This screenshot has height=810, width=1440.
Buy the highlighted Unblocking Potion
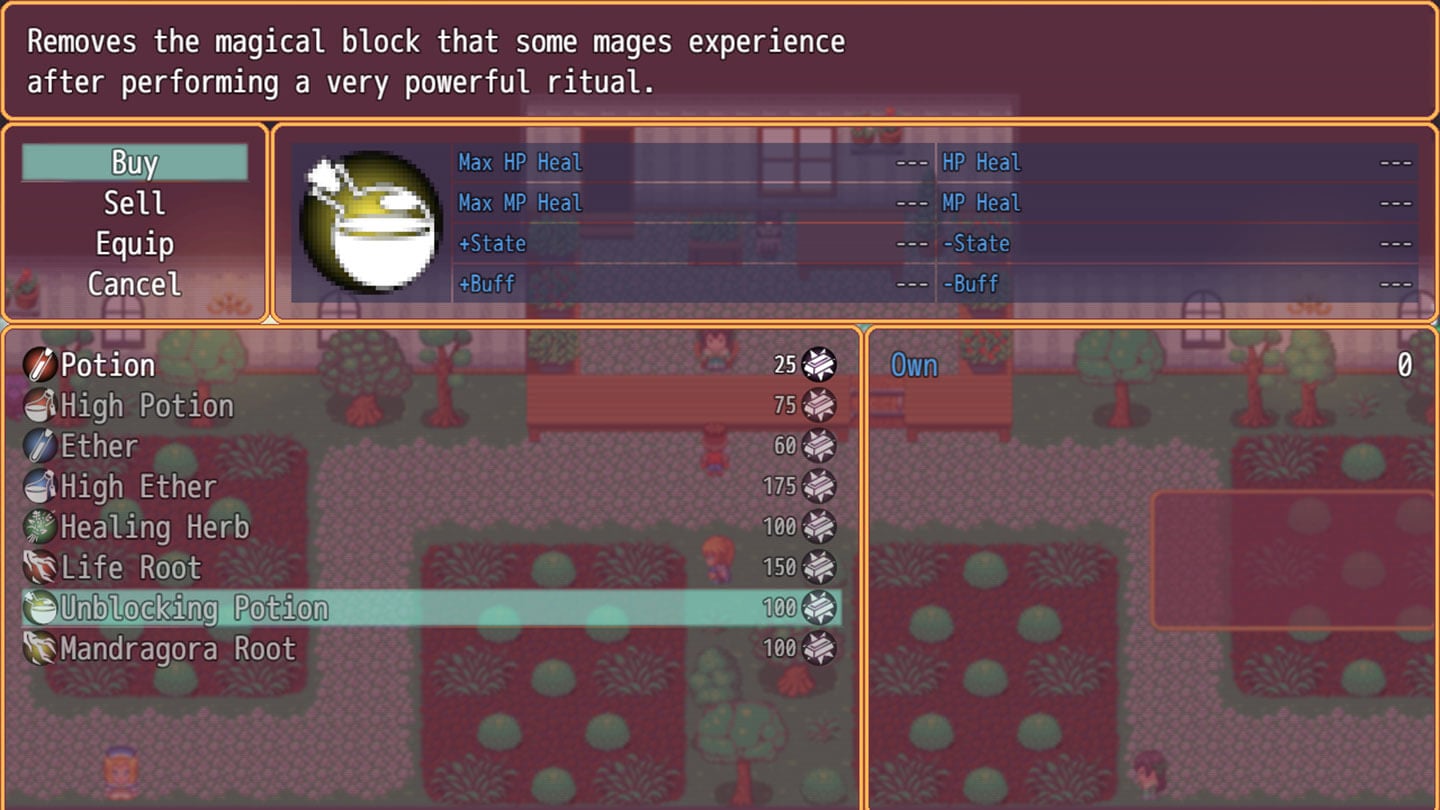tap(194, 608)
